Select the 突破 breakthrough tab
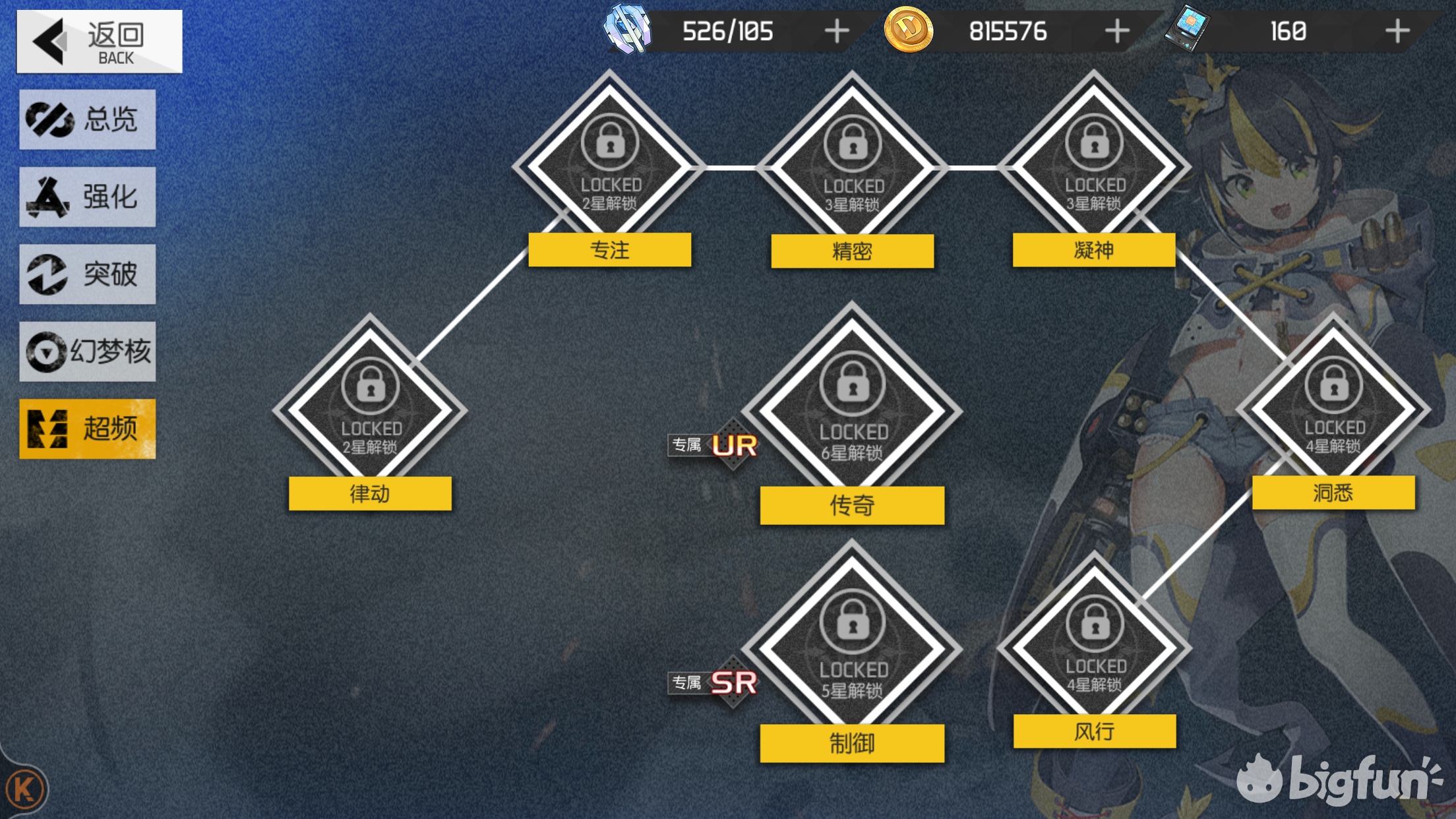Image resolution: width=1456 pixels, height=819 pixels. click(x=88, y=274)
